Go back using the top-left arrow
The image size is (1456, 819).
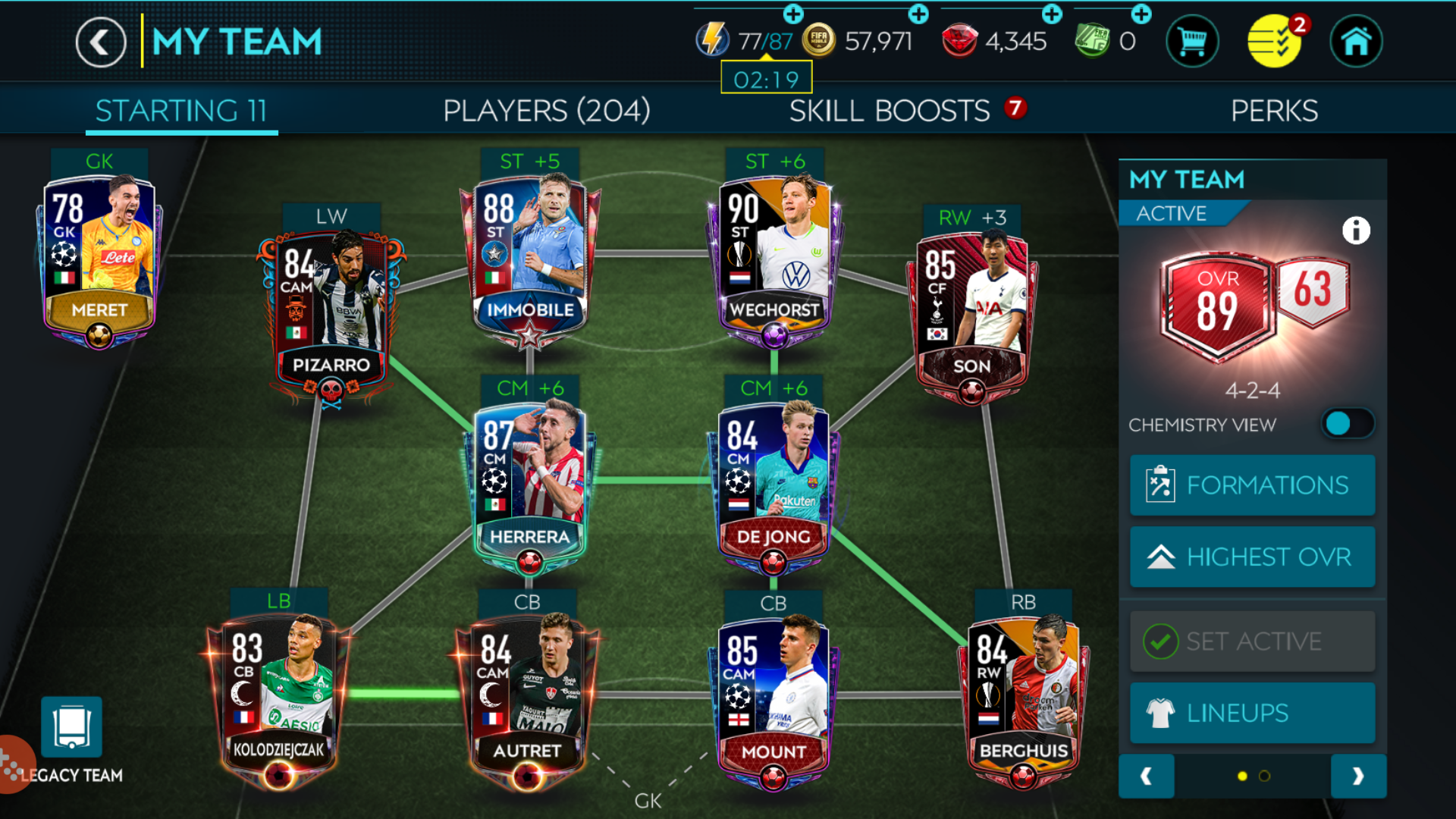point(99,42)
